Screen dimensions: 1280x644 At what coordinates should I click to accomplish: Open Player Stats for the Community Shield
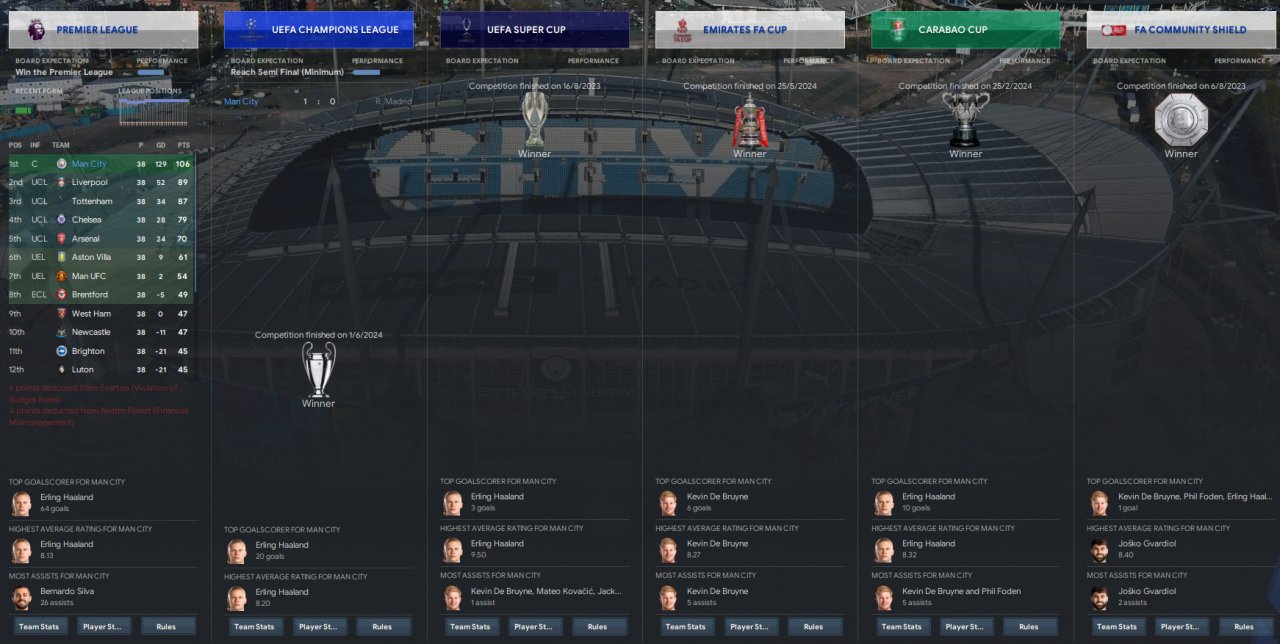click(x=1182, y=627)
